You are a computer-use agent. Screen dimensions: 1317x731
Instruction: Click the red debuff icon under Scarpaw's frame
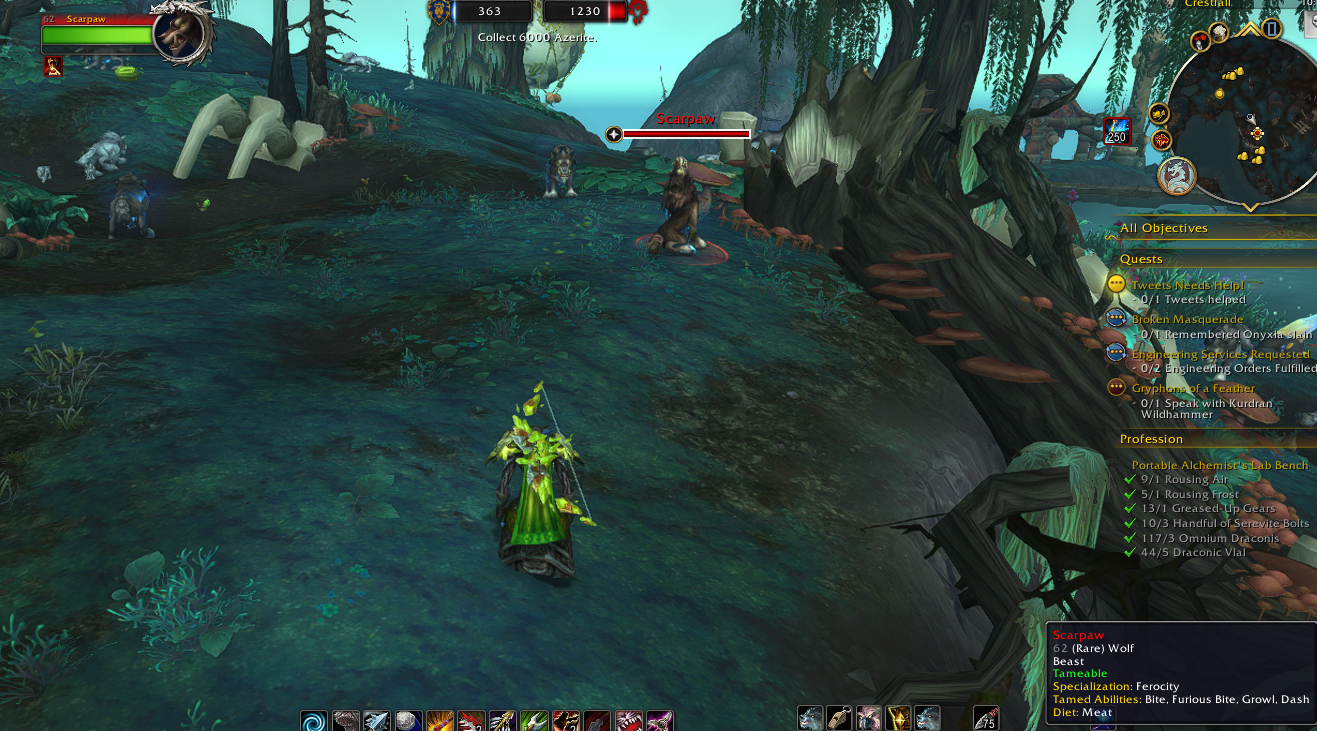point(54,67)
